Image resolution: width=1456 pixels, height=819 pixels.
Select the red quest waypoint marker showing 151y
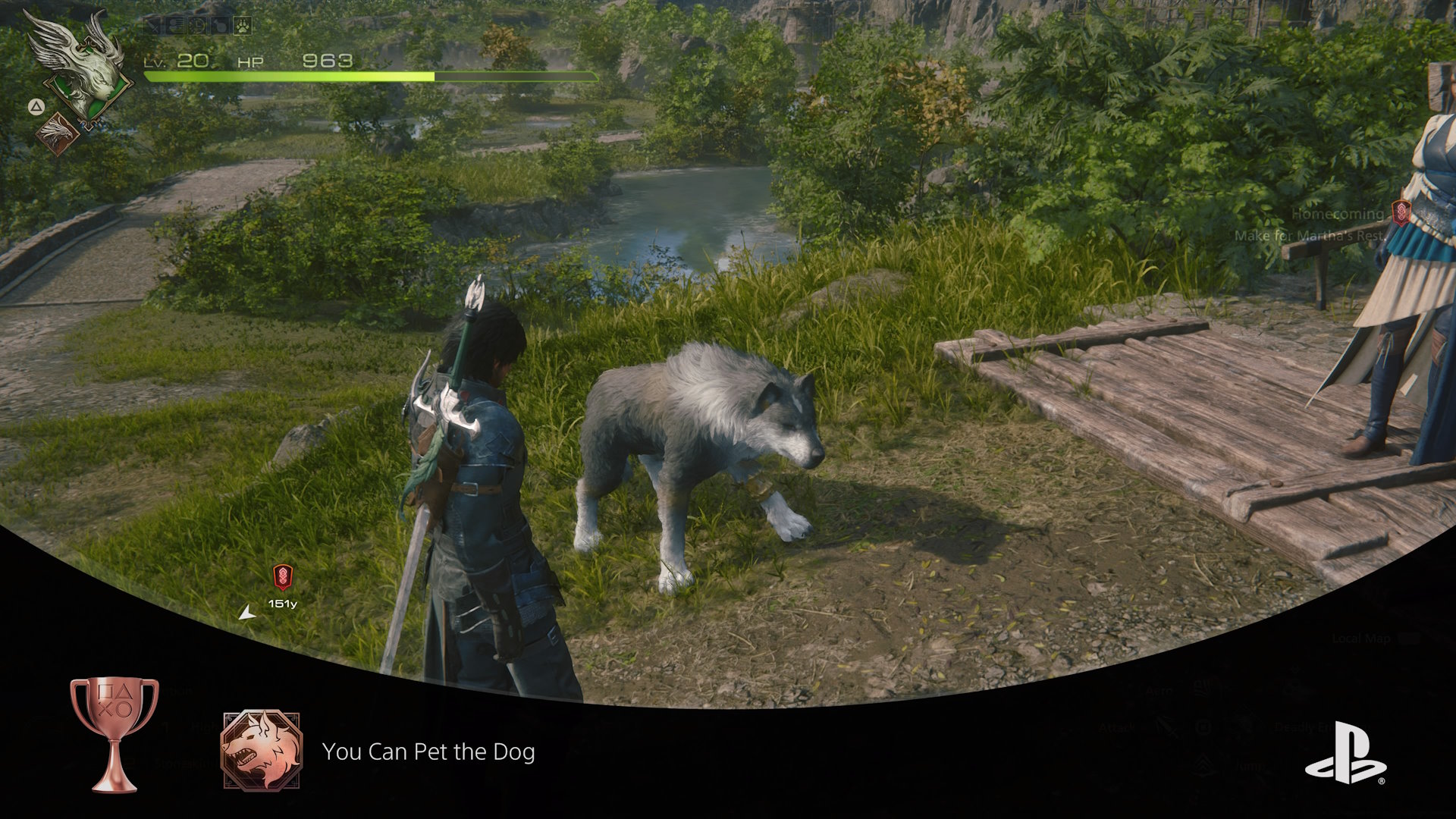tap(282, 578)
